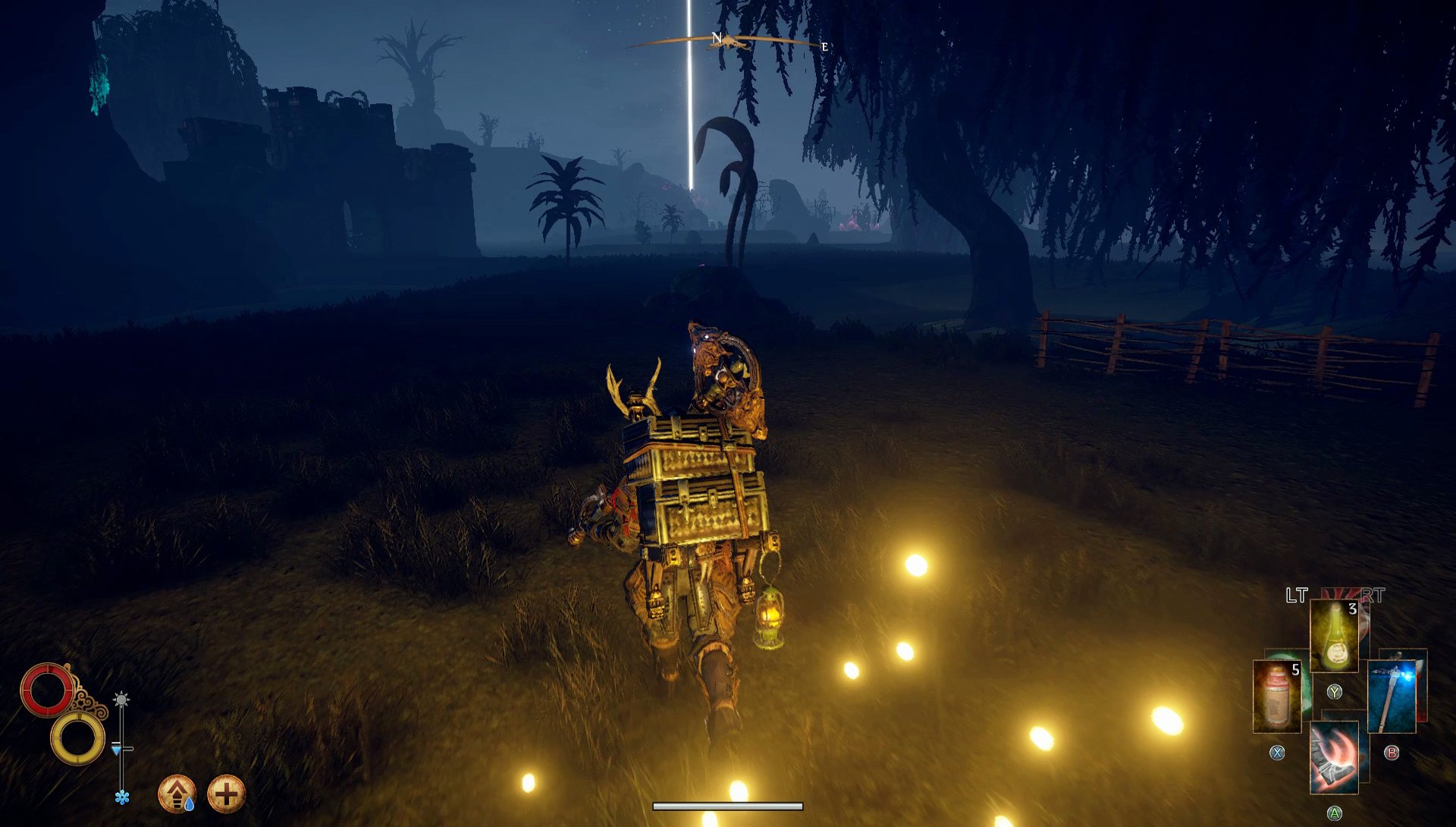Click the LT trigger label above the quickbar
1456x827 pixels.
[1296, 594]
